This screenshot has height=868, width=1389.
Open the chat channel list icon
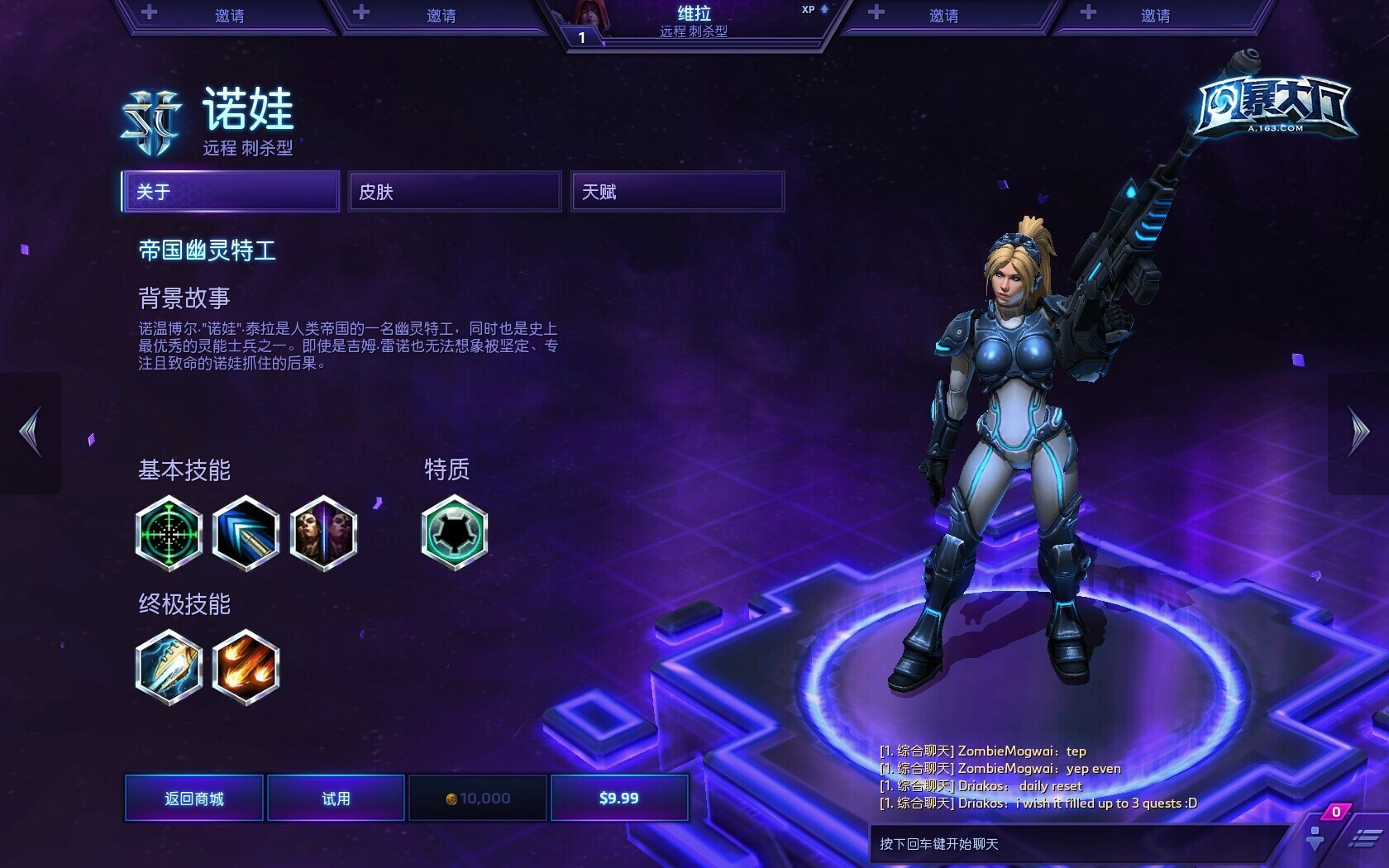[1364, 840]
